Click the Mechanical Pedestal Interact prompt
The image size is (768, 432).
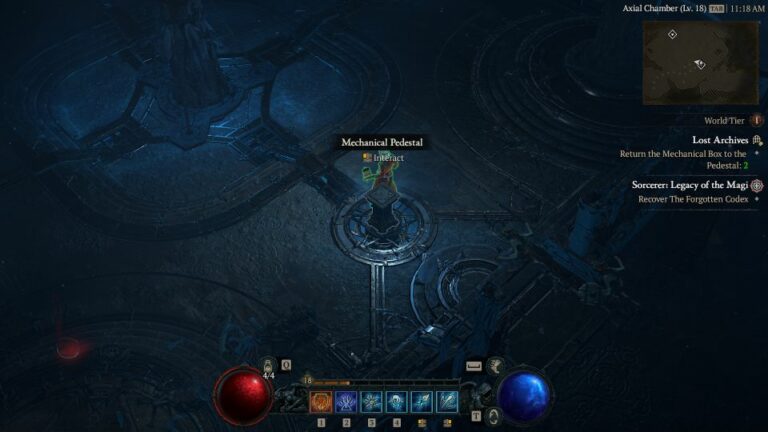coord(383,158)
